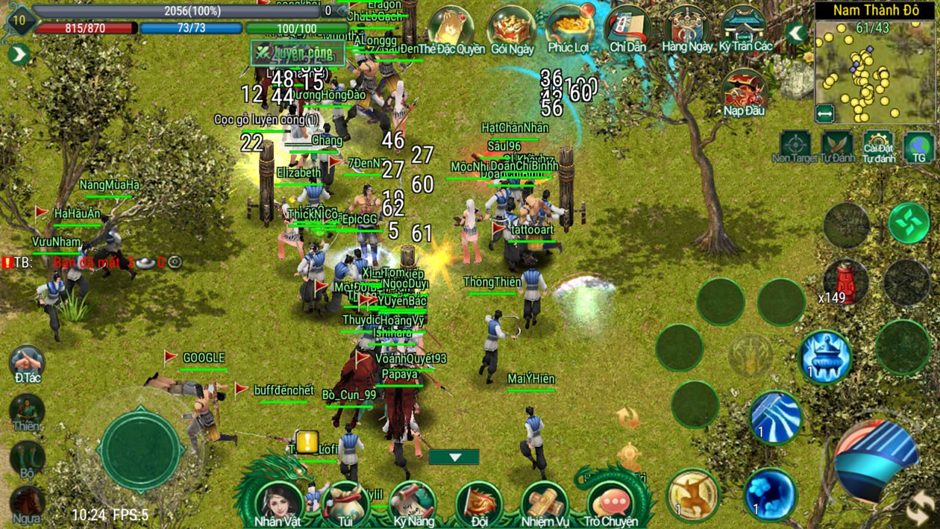Open the Nạp Đầu first top-up offer

point(744,92)
